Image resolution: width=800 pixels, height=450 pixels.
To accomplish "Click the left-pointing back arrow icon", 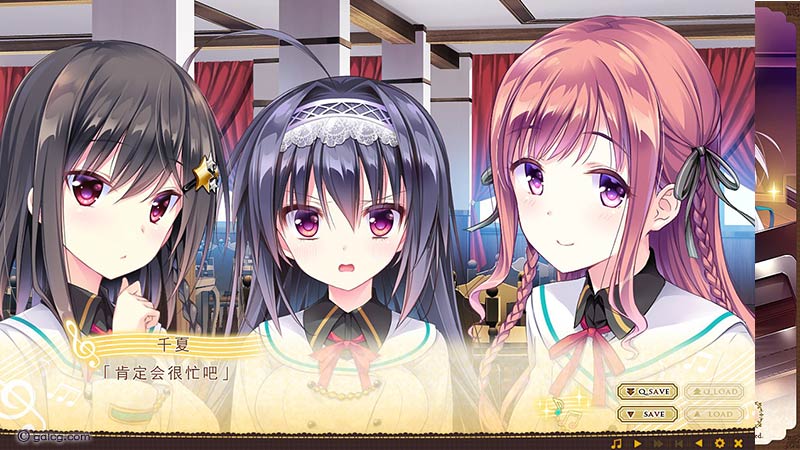I will coord(698,442).
